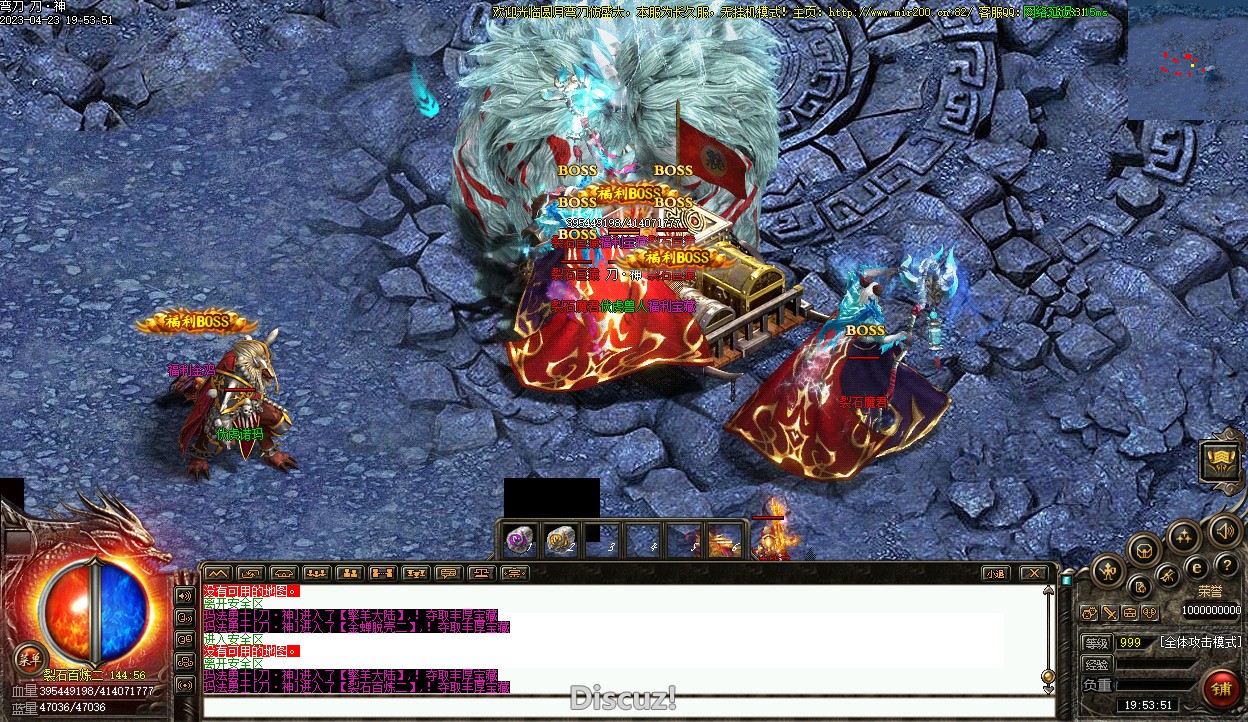Use the golden swirl scroll in slot 2
The height and width of the screenshot is (722, 1248).
559,541
